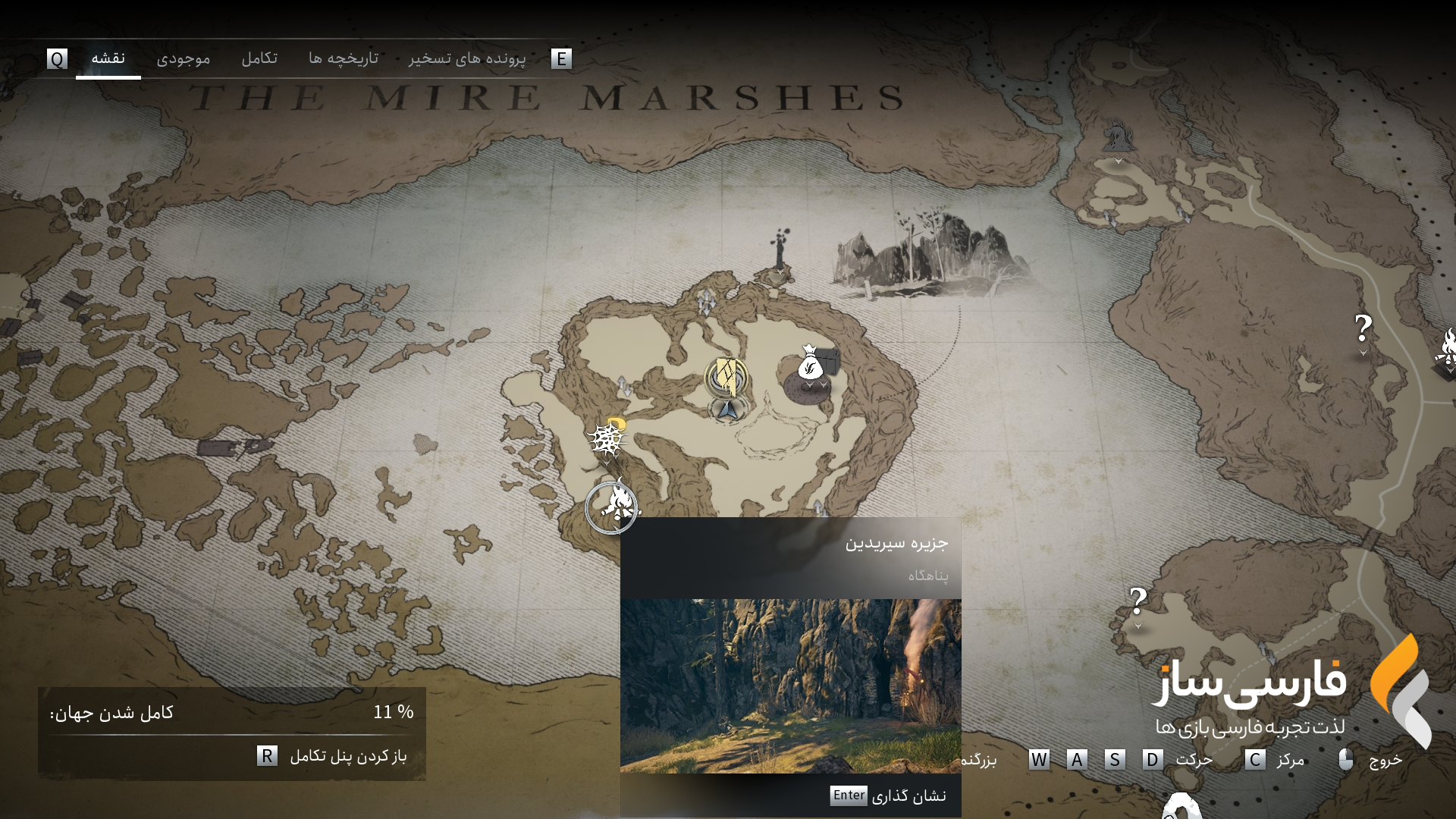Open the completion panel باز کردن پنل تکامل
The height and width of the screenshot is (819, 1456).
click(334, 756)
